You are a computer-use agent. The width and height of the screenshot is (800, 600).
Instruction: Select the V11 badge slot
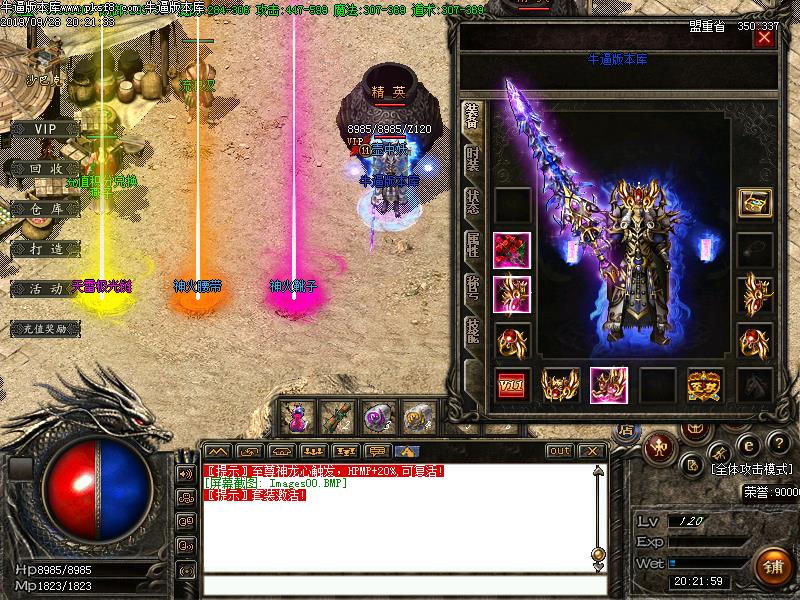coord(512,385)
